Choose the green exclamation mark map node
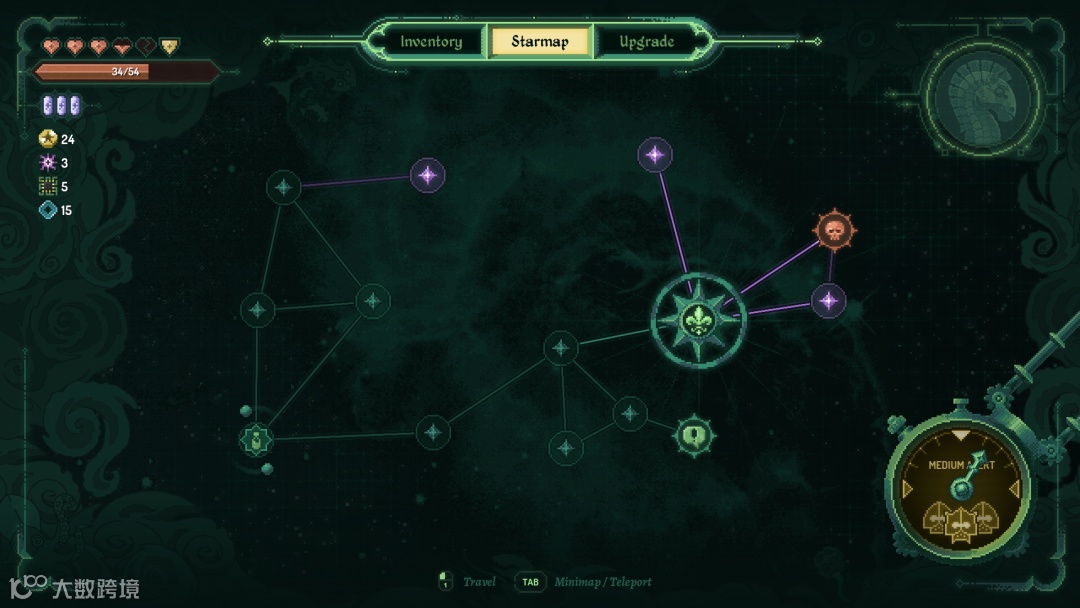The width and height of the screenshot is (1080, 608). tap(693, 435)
